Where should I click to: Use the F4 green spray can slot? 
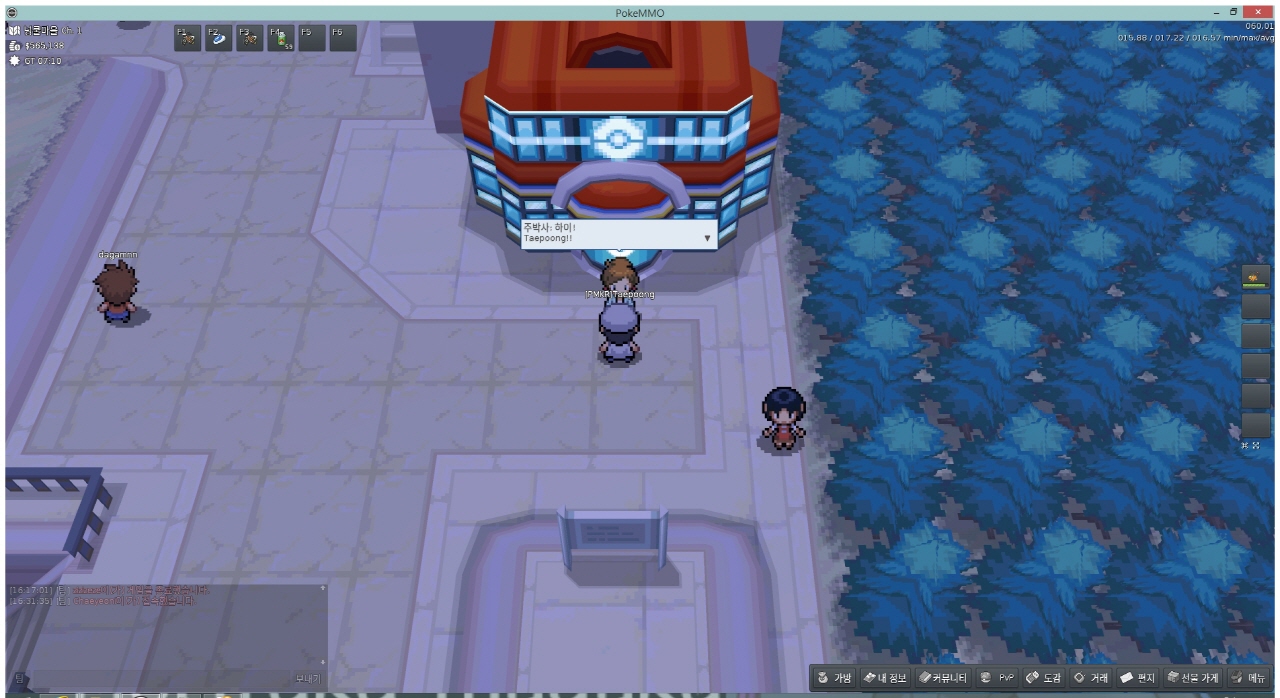pos(281,38)
